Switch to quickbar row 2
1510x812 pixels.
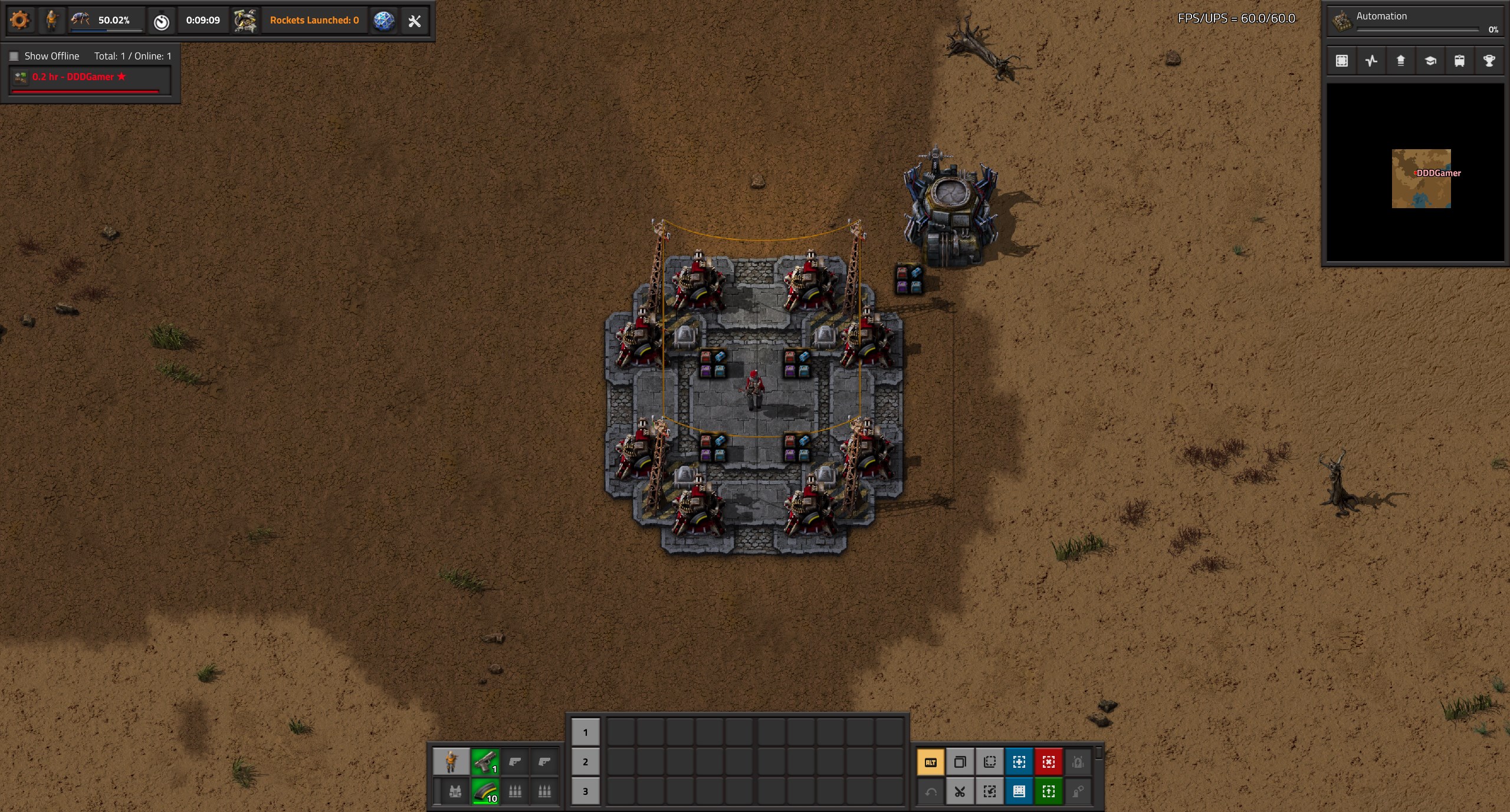[585, 762]
